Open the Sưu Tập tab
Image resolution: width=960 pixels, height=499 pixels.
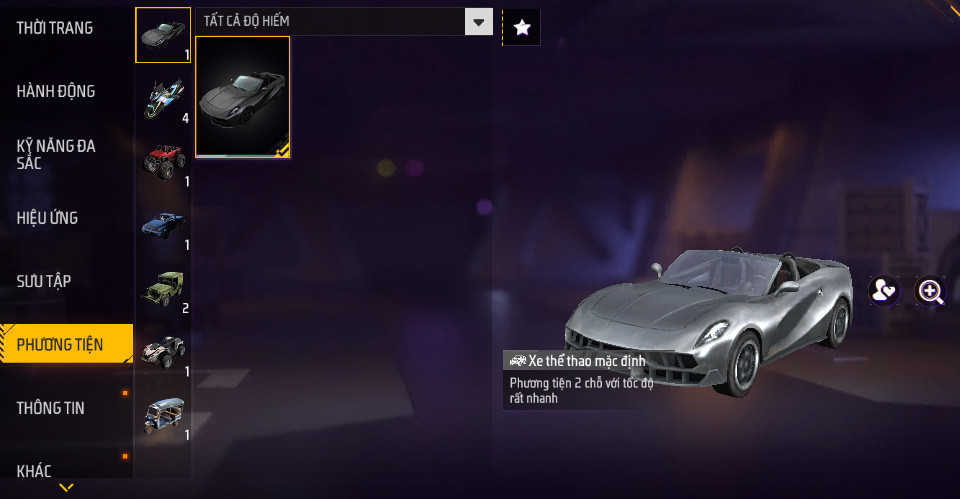pyautogui.click(x=43, y=281)
